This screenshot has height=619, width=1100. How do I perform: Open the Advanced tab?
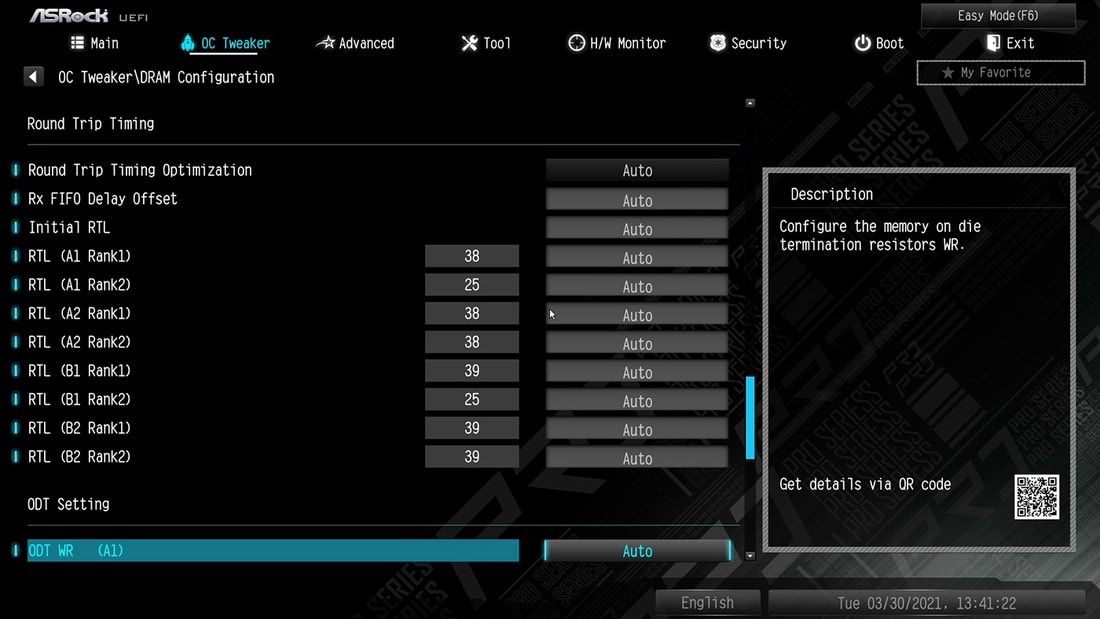pyautogui.click(x=355, y=43)
